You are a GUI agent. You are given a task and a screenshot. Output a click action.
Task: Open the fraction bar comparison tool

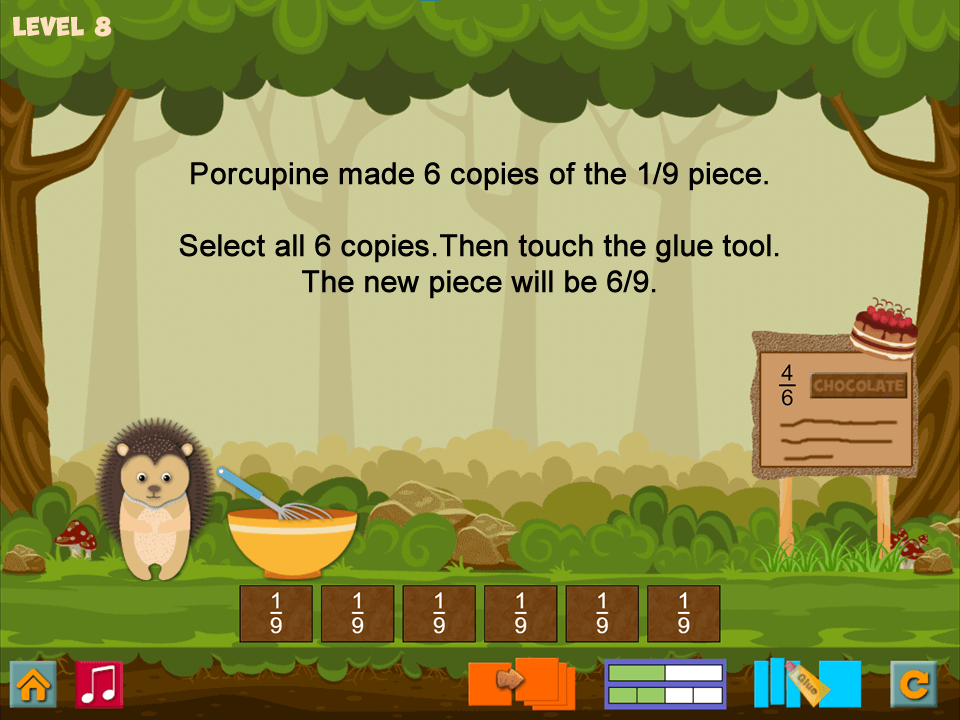point(665,684)
